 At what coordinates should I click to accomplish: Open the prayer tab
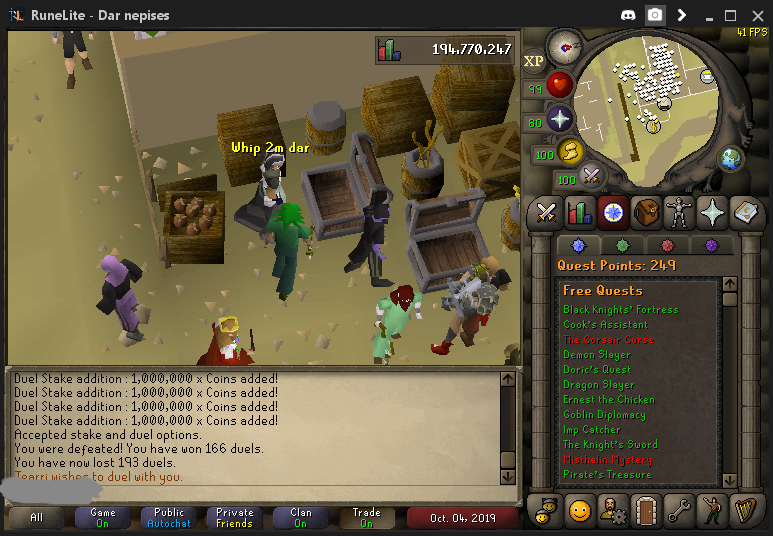coord(712,212)
